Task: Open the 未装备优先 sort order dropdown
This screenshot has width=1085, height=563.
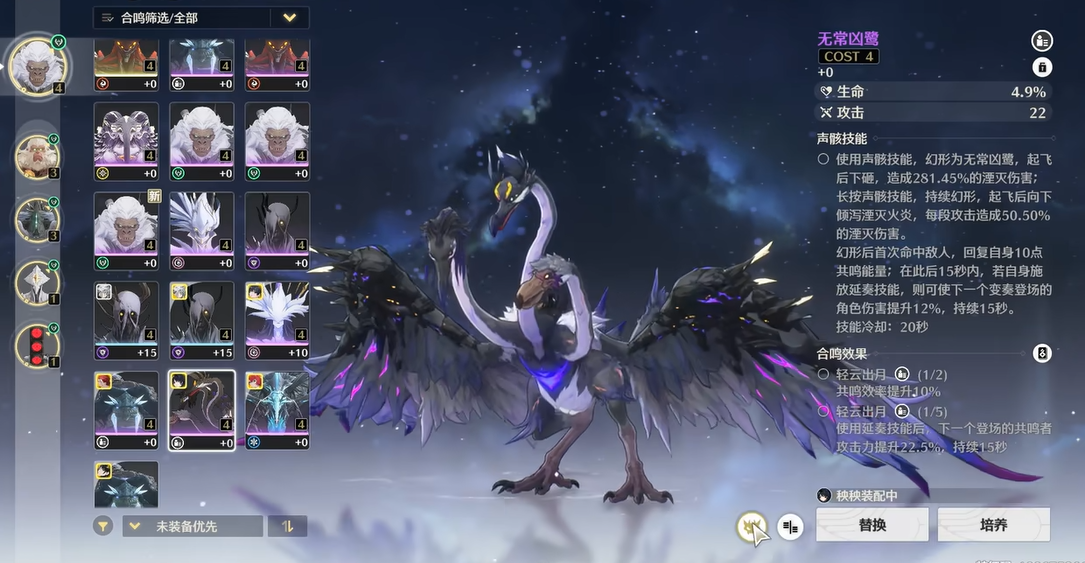Action: point(192,526)
